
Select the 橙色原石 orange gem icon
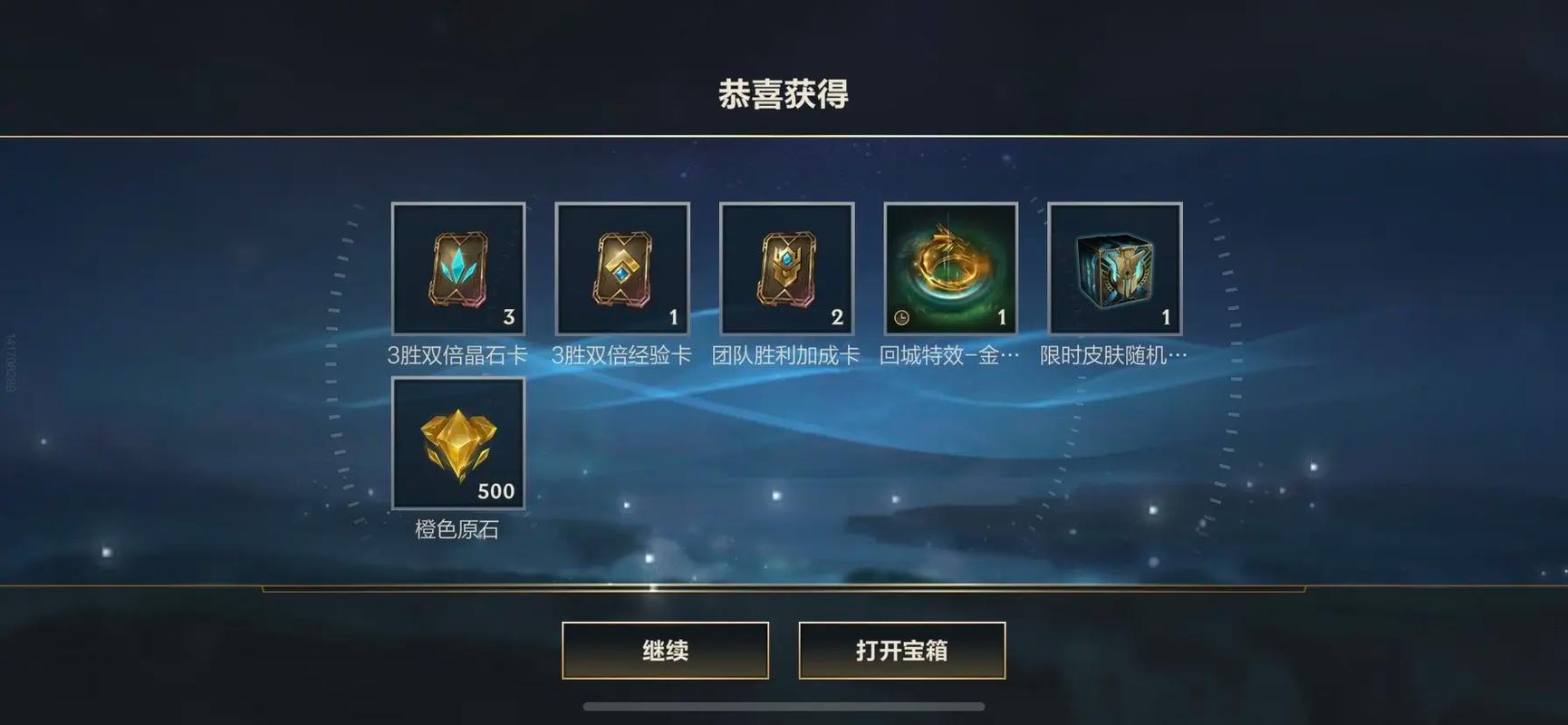click(x=457, y=442)
